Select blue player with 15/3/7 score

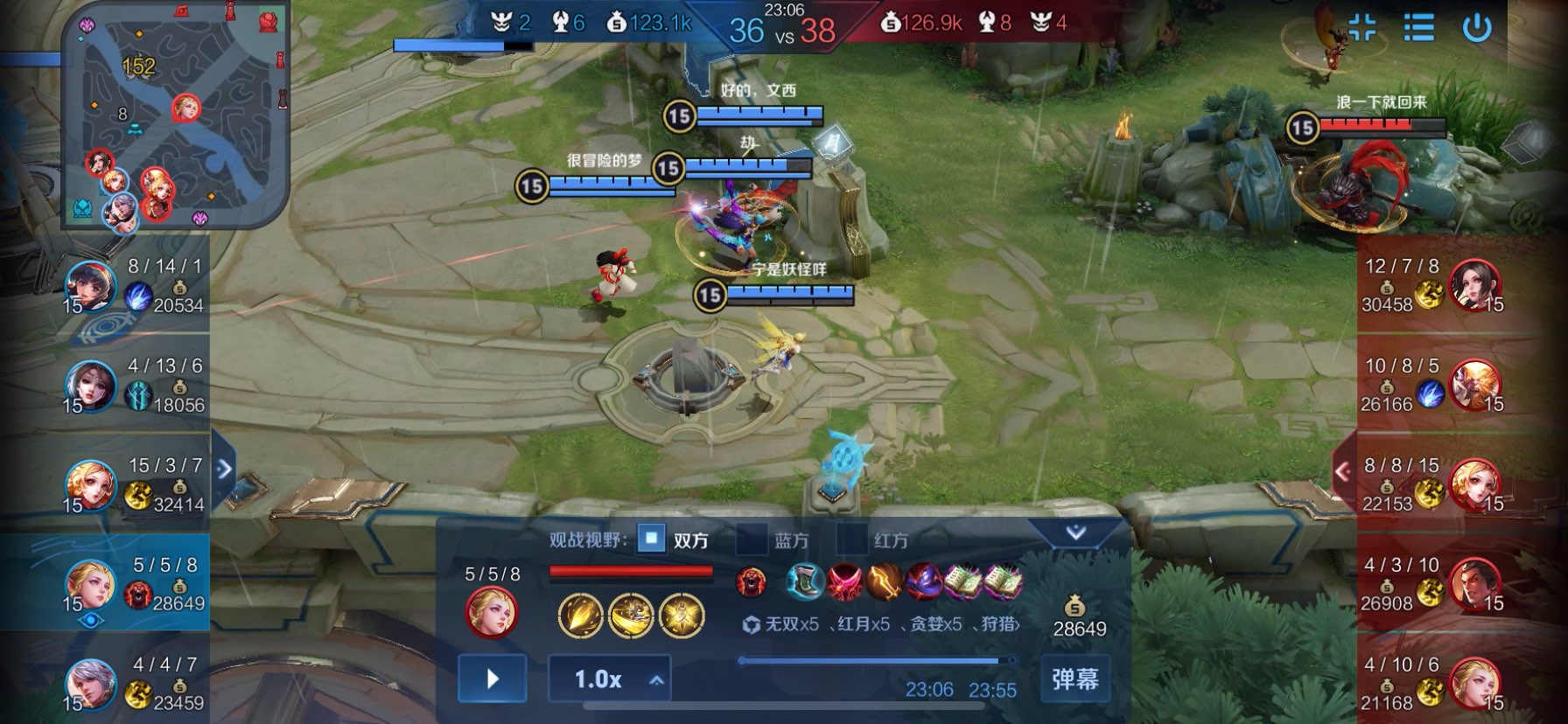91,484
